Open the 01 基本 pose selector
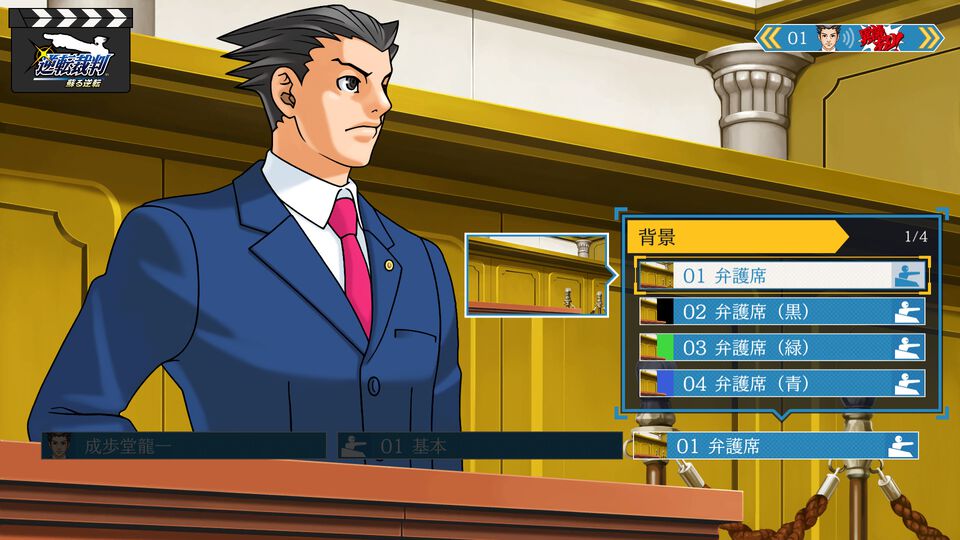Screen dimensions: 960x540 coord(478,446)
